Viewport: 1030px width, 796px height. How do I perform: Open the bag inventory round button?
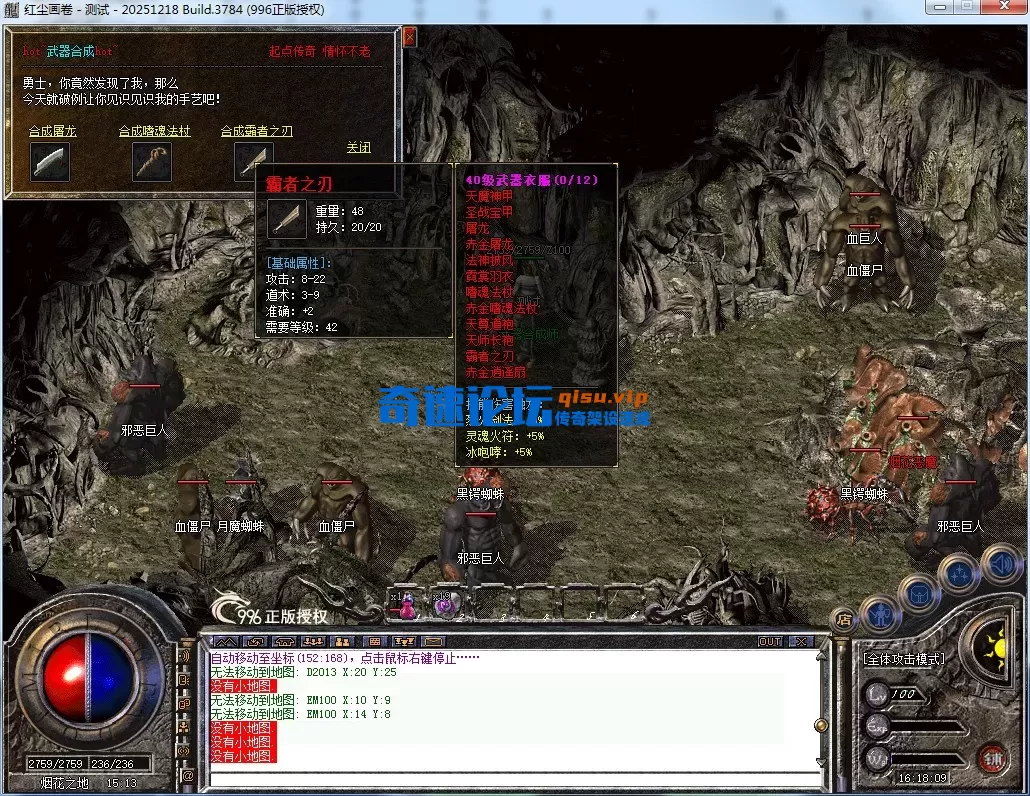pos(919,595)
